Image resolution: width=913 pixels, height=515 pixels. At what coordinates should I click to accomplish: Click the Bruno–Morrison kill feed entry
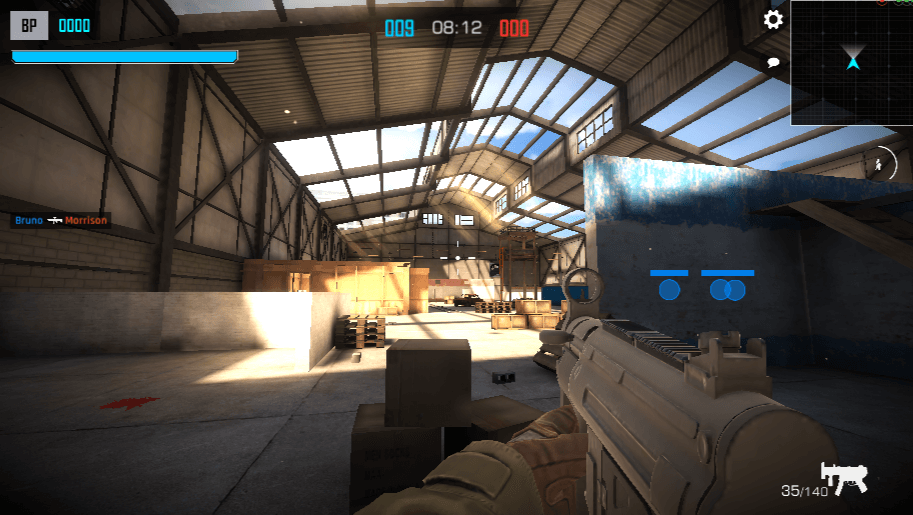click(x=61, y=220)
